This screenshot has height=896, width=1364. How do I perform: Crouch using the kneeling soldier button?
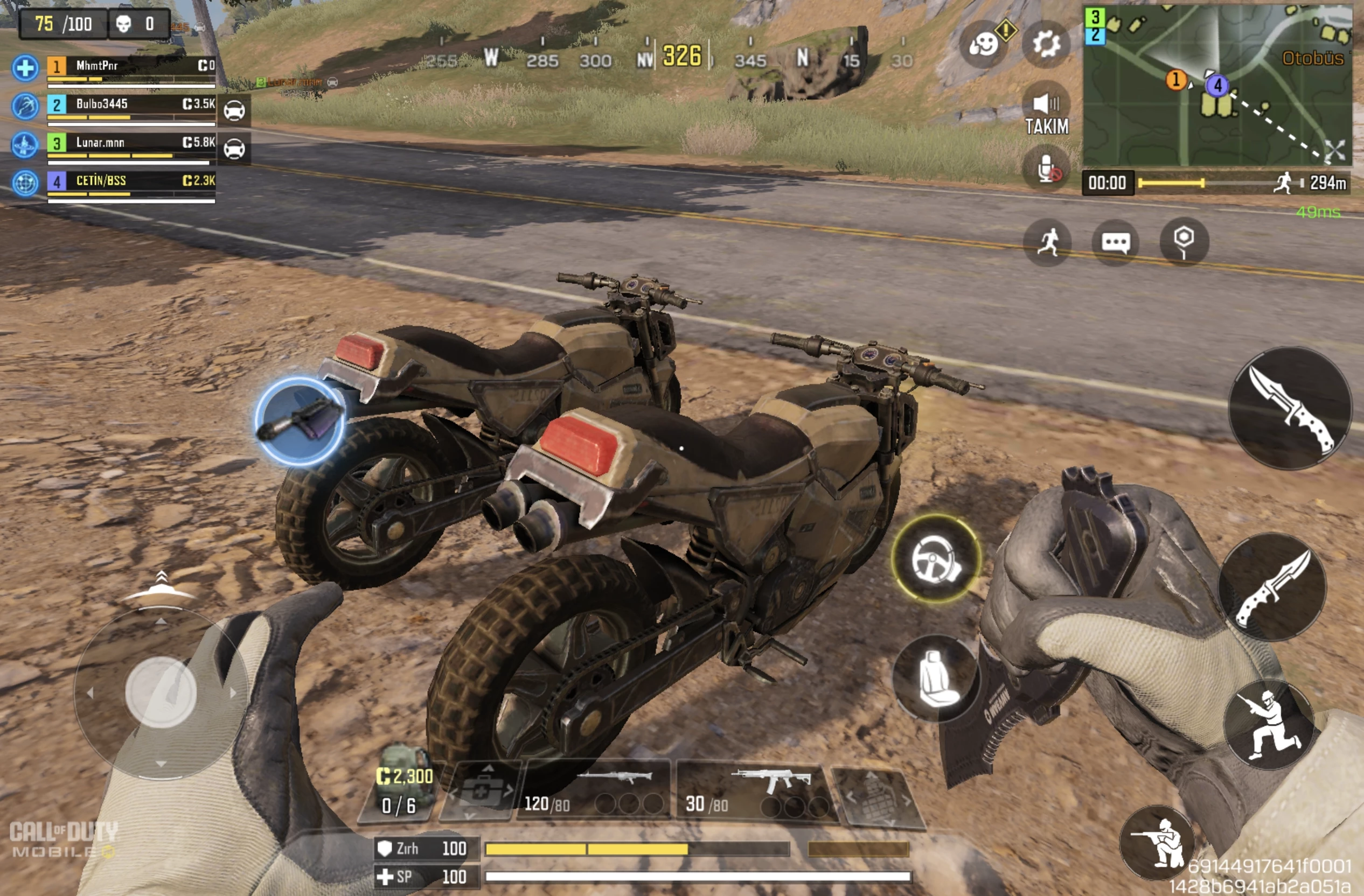[x=1158, y=842]
